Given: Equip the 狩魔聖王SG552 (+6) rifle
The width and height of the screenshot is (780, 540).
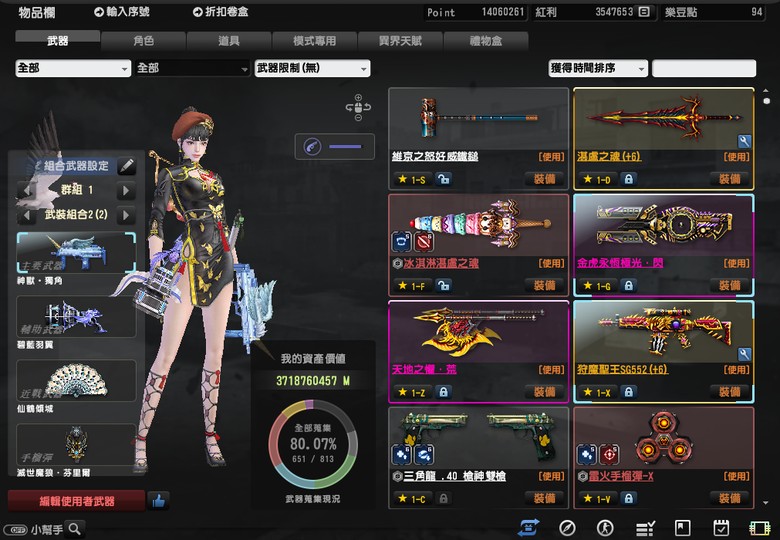Looking at the screenshot, I should [729, 392].
